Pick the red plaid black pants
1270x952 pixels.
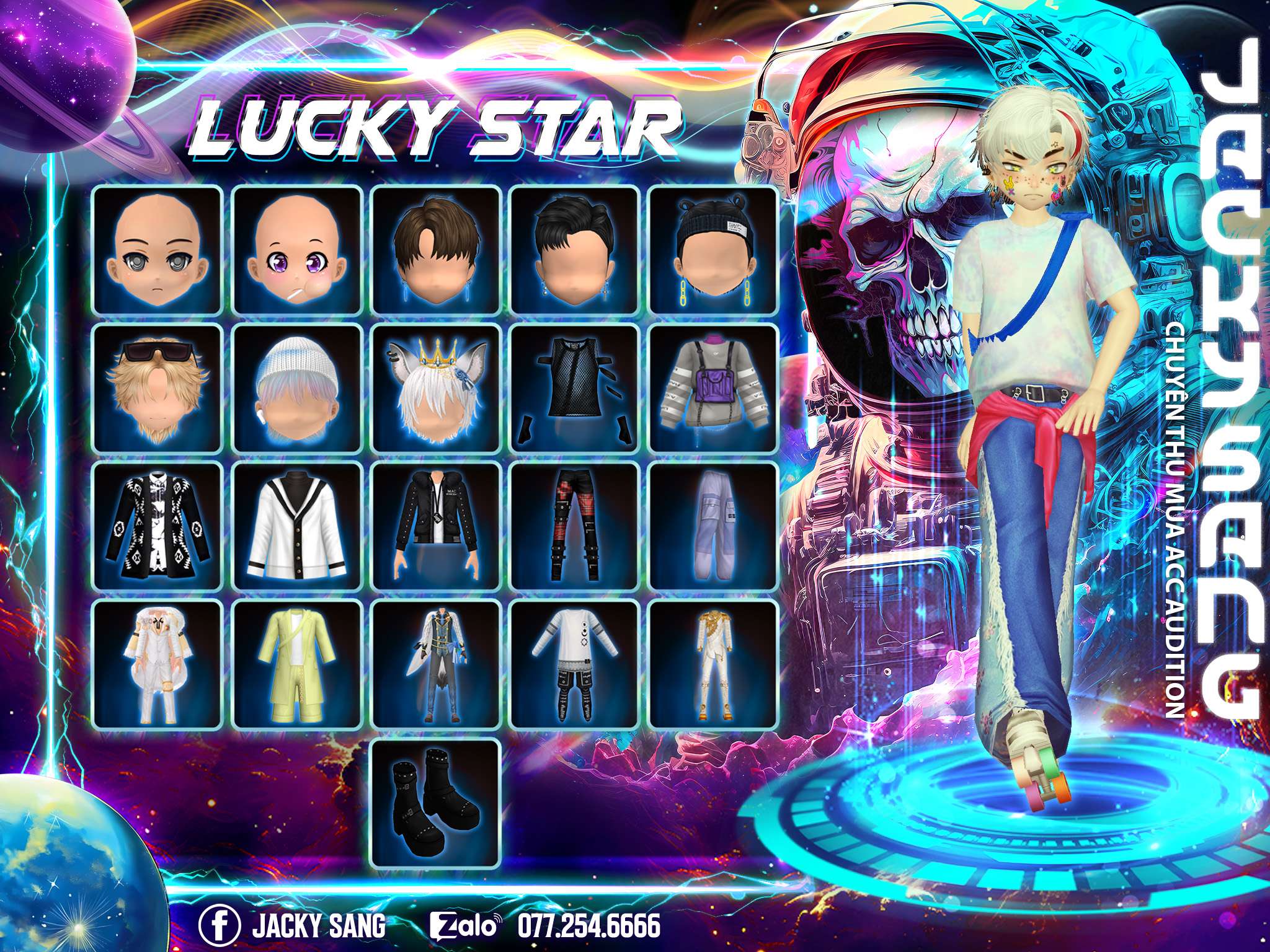point(574,526)
